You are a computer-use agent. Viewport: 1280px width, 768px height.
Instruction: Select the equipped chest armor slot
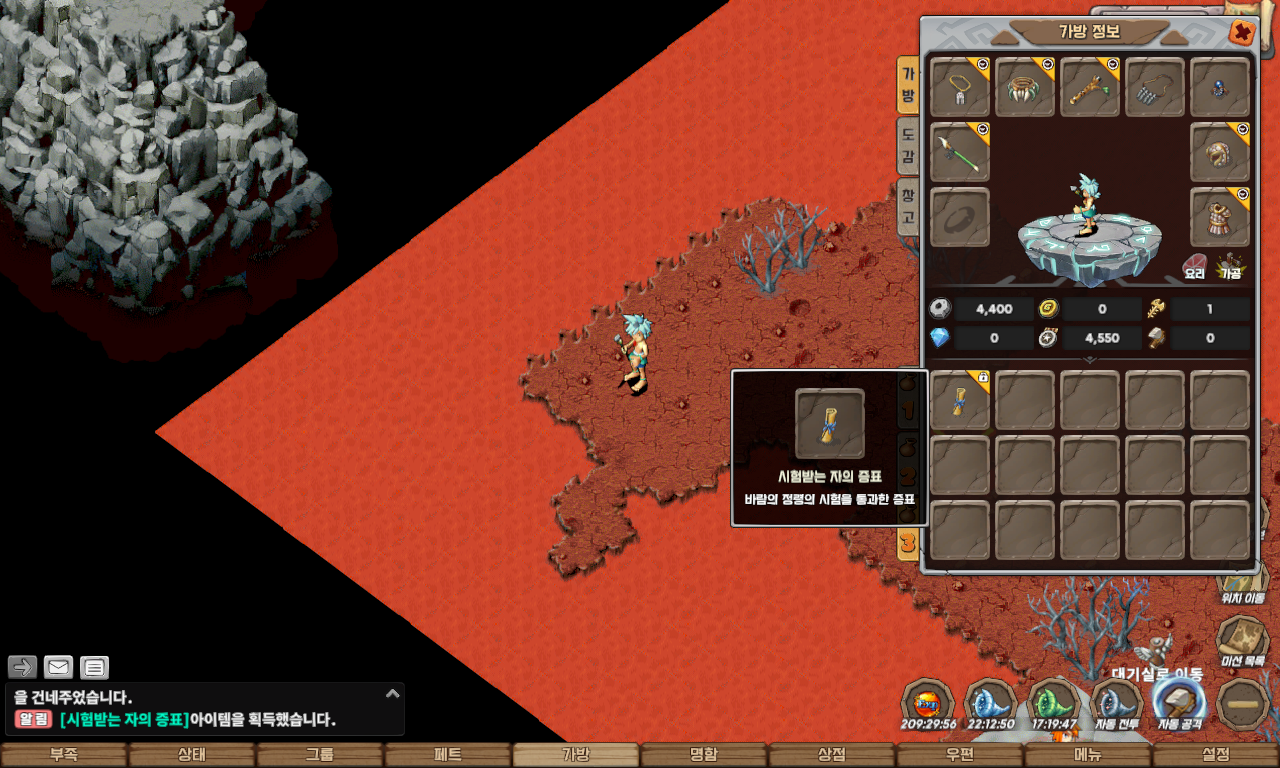1220,217
